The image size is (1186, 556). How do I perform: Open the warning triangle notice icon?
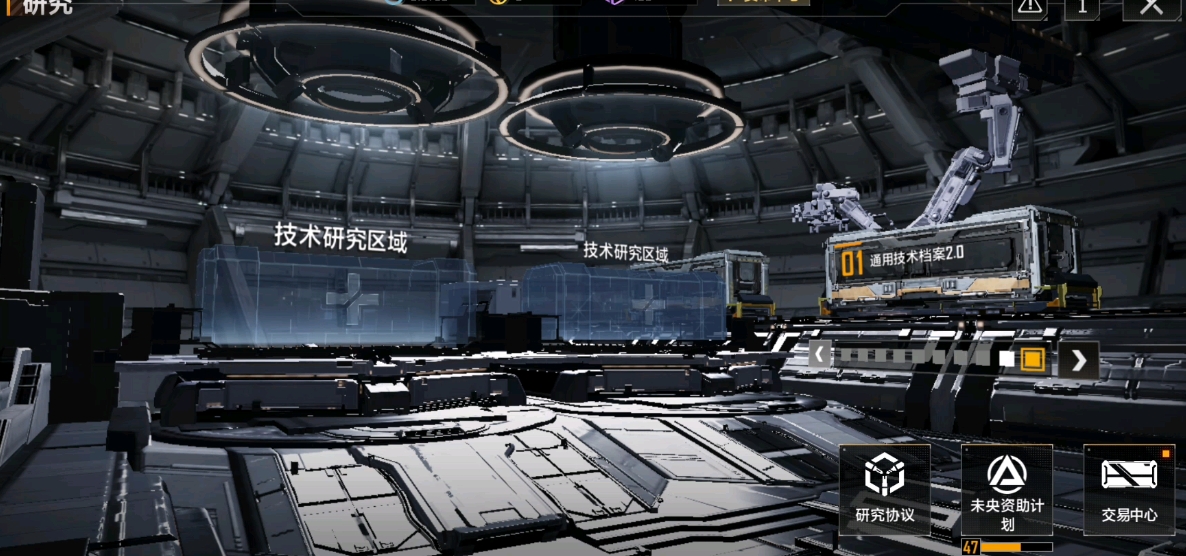tap(1029, 7)
